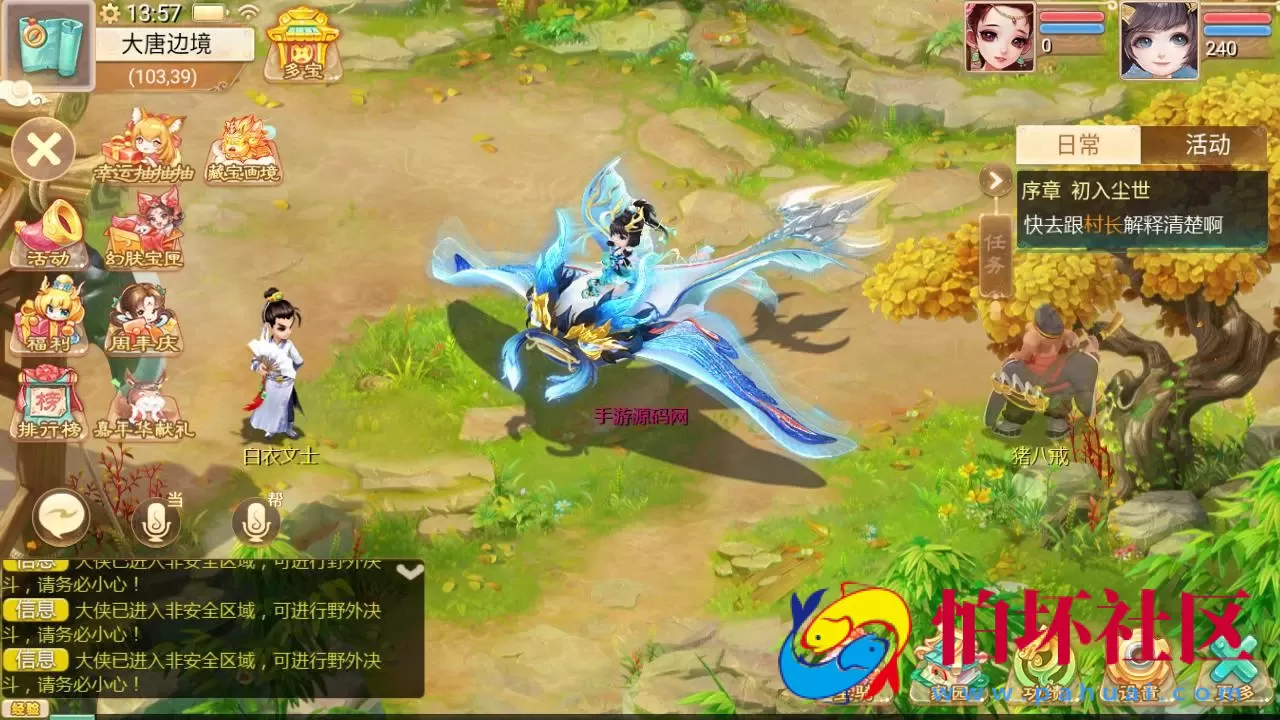
Task: Switch to the 活动 tab
Action: [x=1205, y=145]
